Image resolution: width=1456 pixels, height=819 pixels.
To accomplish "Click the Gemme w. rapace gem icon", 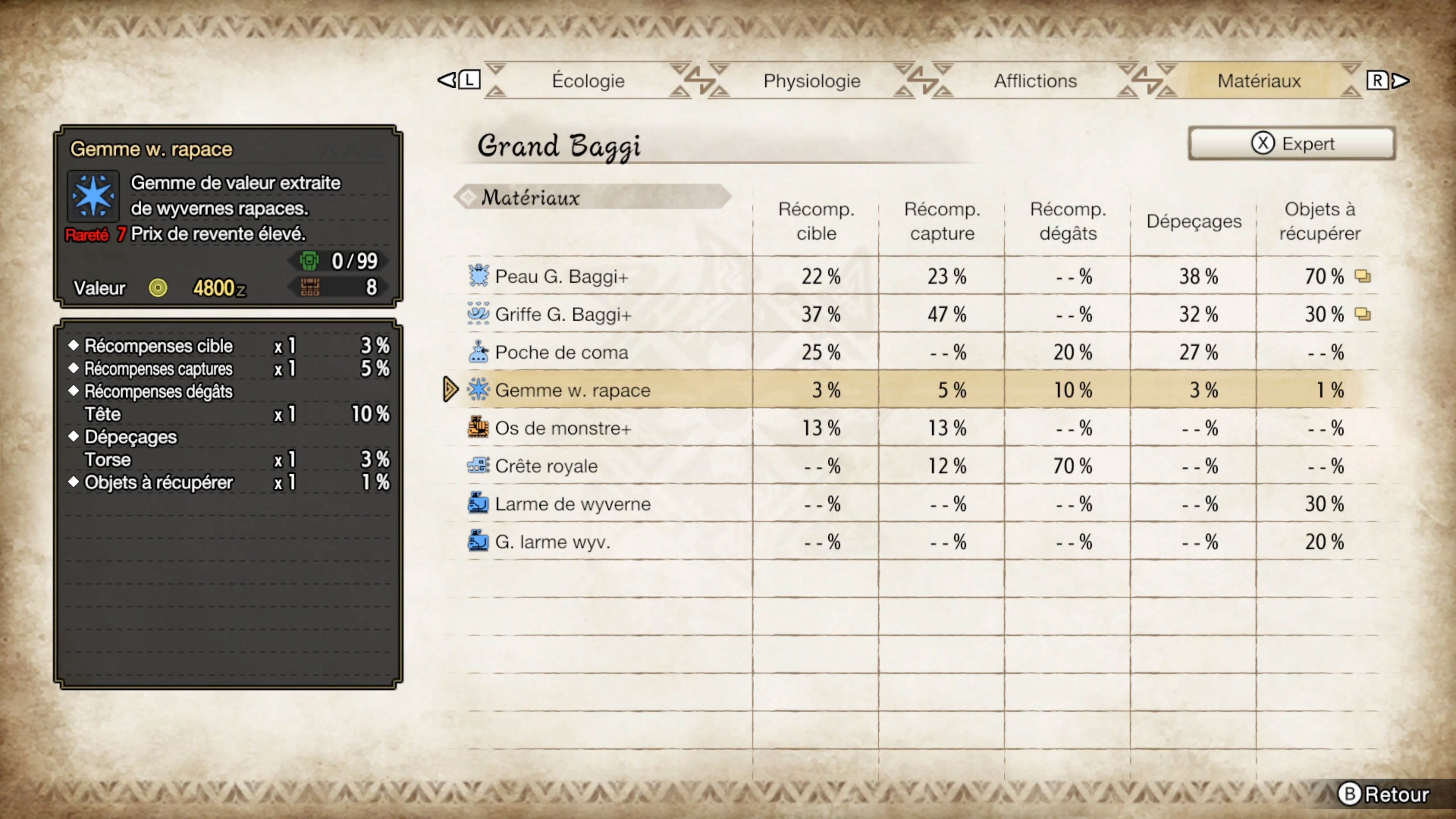I will [x=478, y=389].
